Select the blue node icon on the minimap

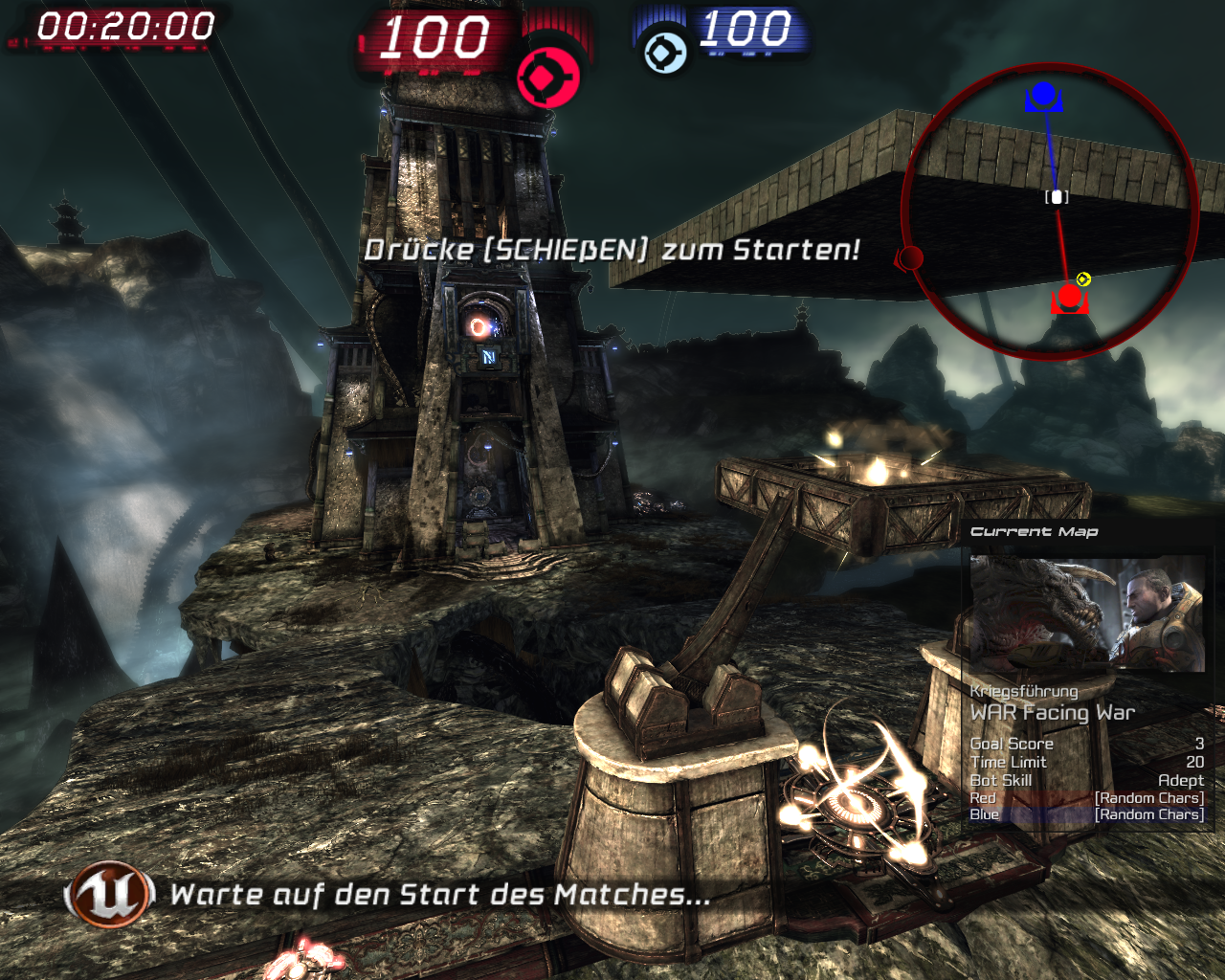coord(1043,96)
